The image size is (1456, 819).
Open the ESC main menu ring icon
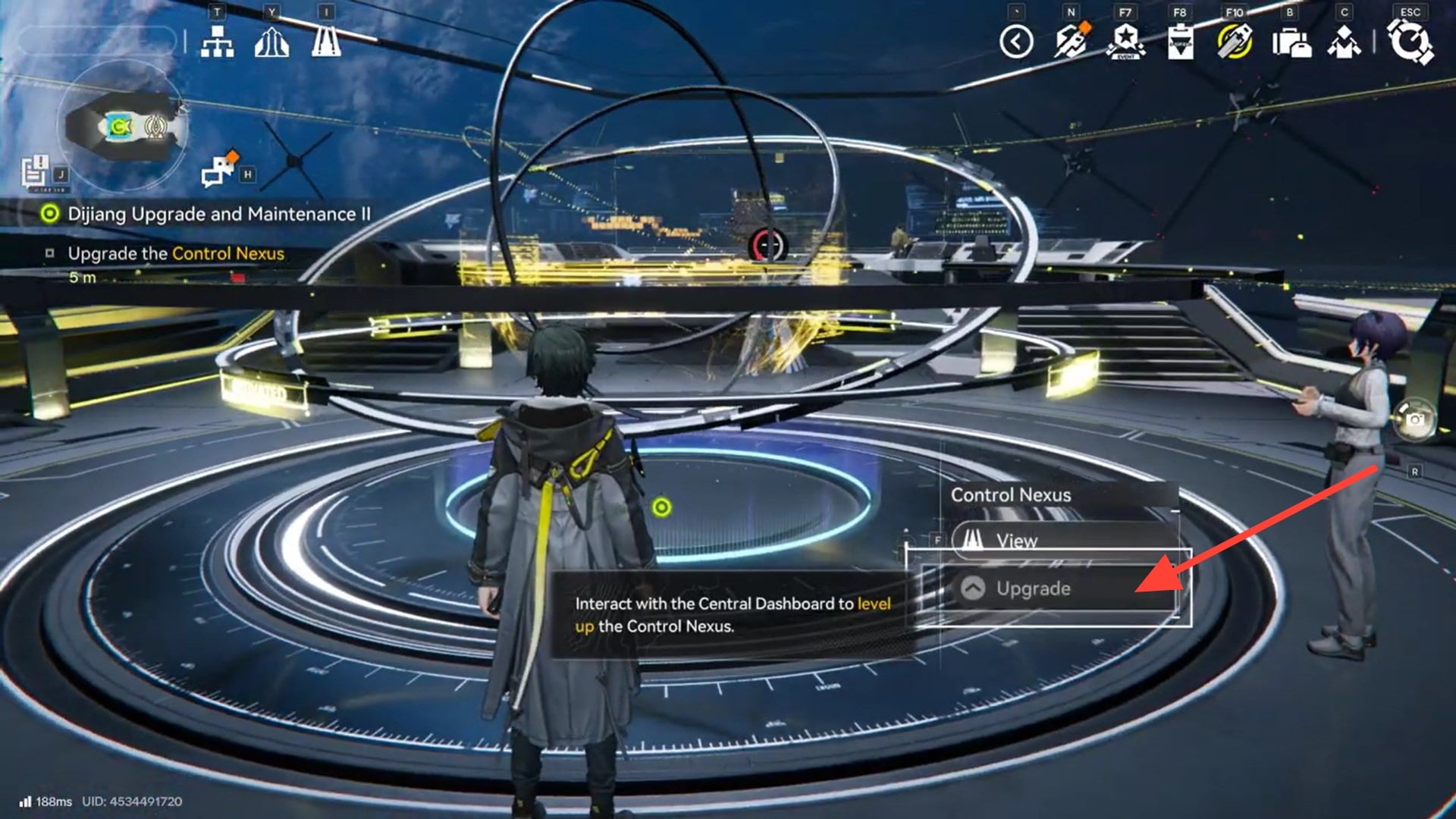point(1410,42)
